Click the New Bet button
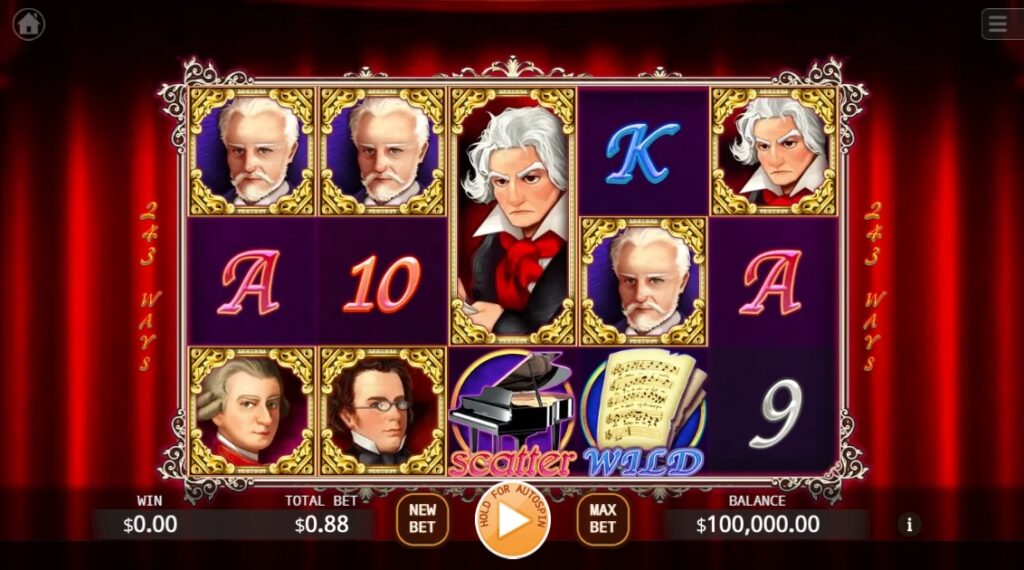The height and width of the screenshot is (570, 1024). click(422, 520)
